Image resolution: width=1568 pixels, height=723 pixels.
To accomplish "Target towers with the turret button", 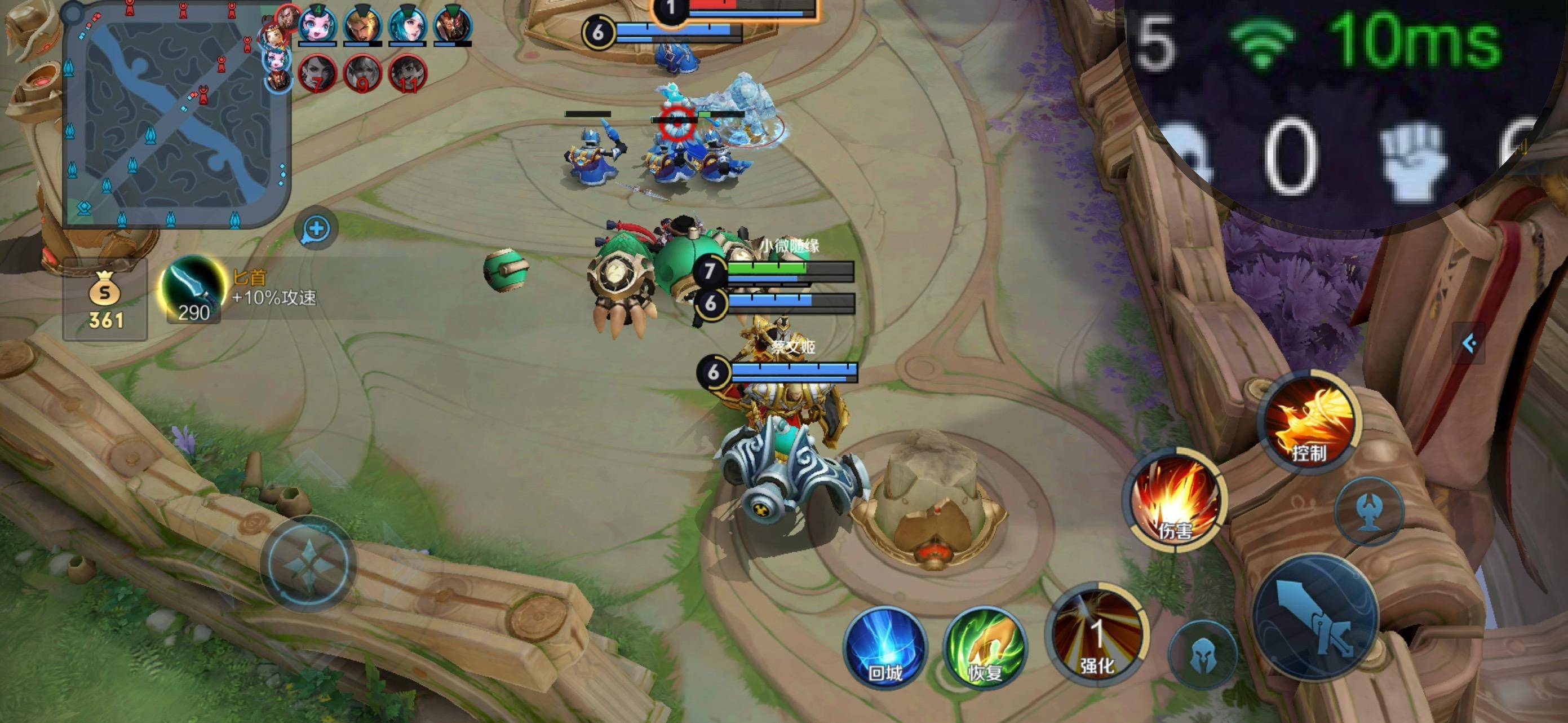I will click(1369, 511).
